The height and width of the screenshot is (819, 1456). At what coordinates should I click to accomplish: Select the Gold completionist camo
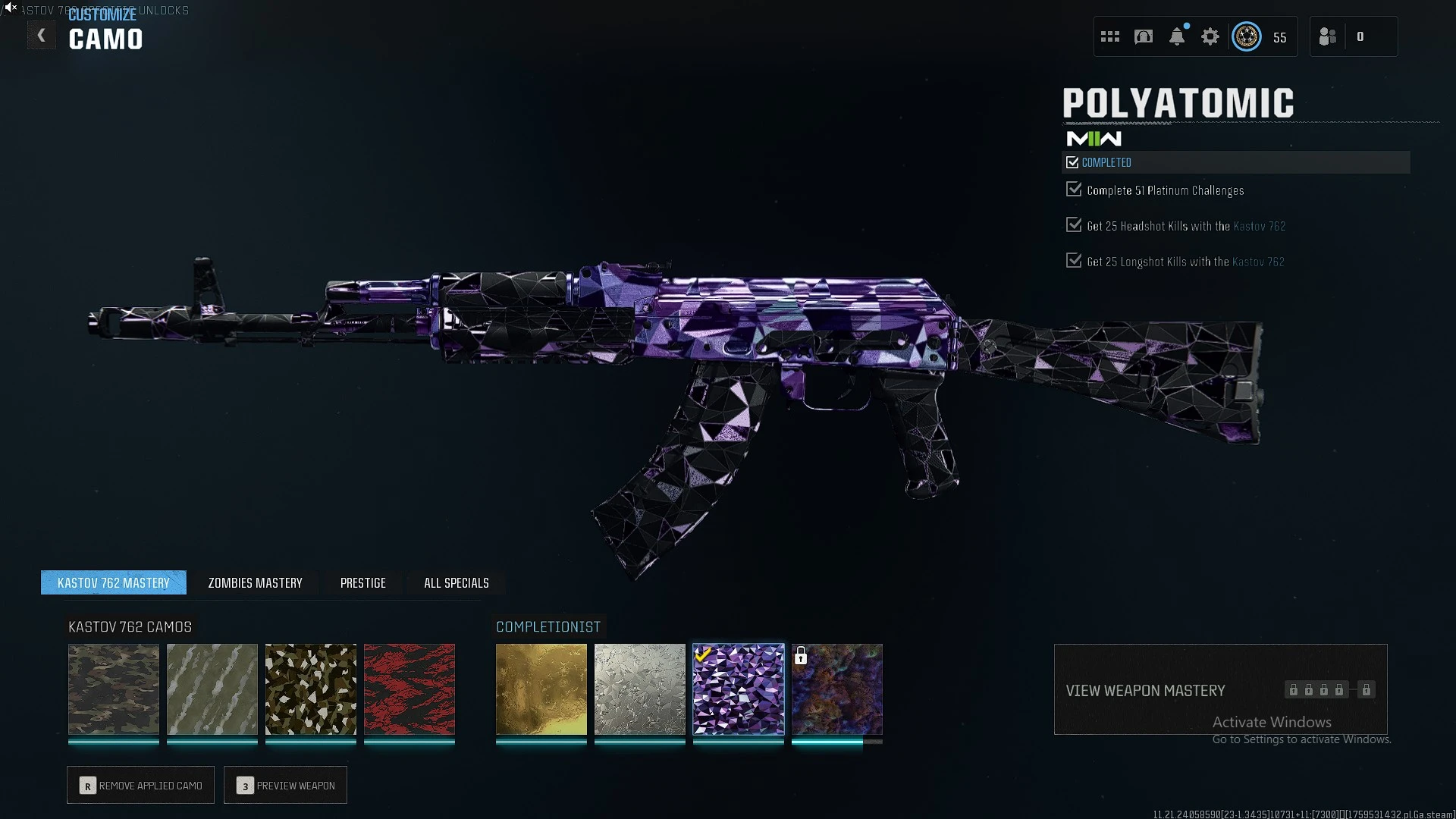pos(541,689)
